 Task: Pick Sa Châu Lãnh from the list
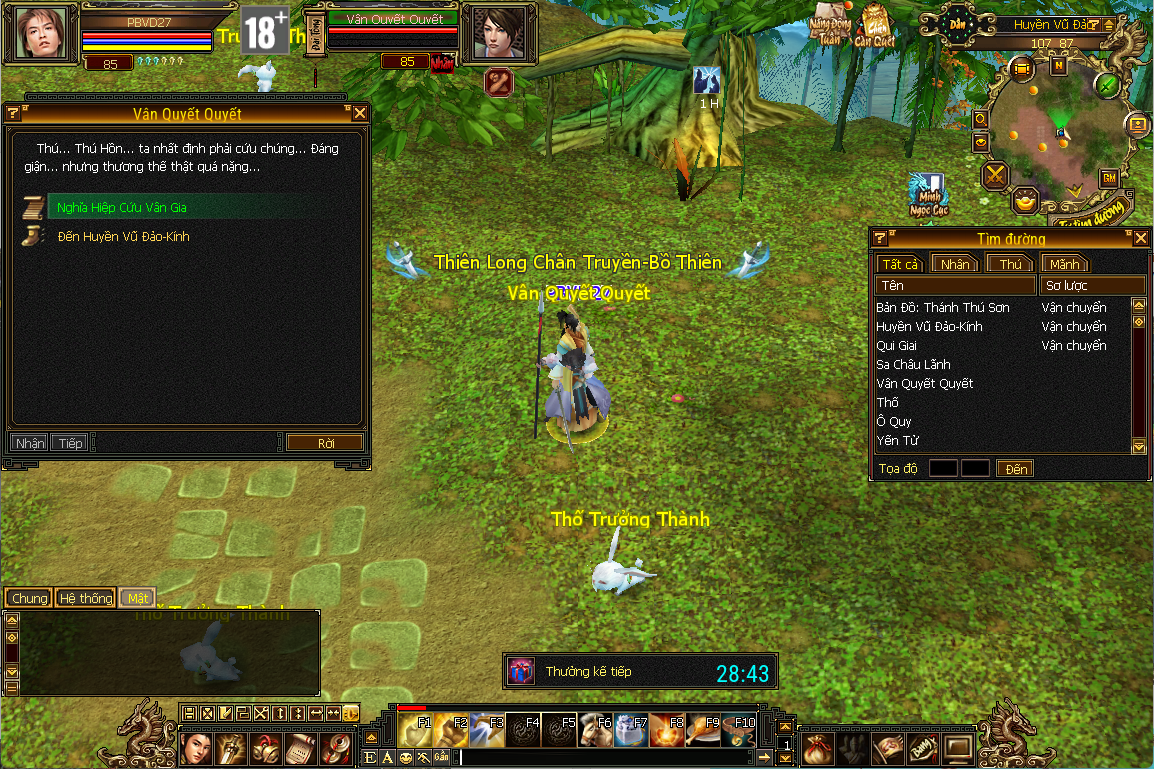coord(913,365)
